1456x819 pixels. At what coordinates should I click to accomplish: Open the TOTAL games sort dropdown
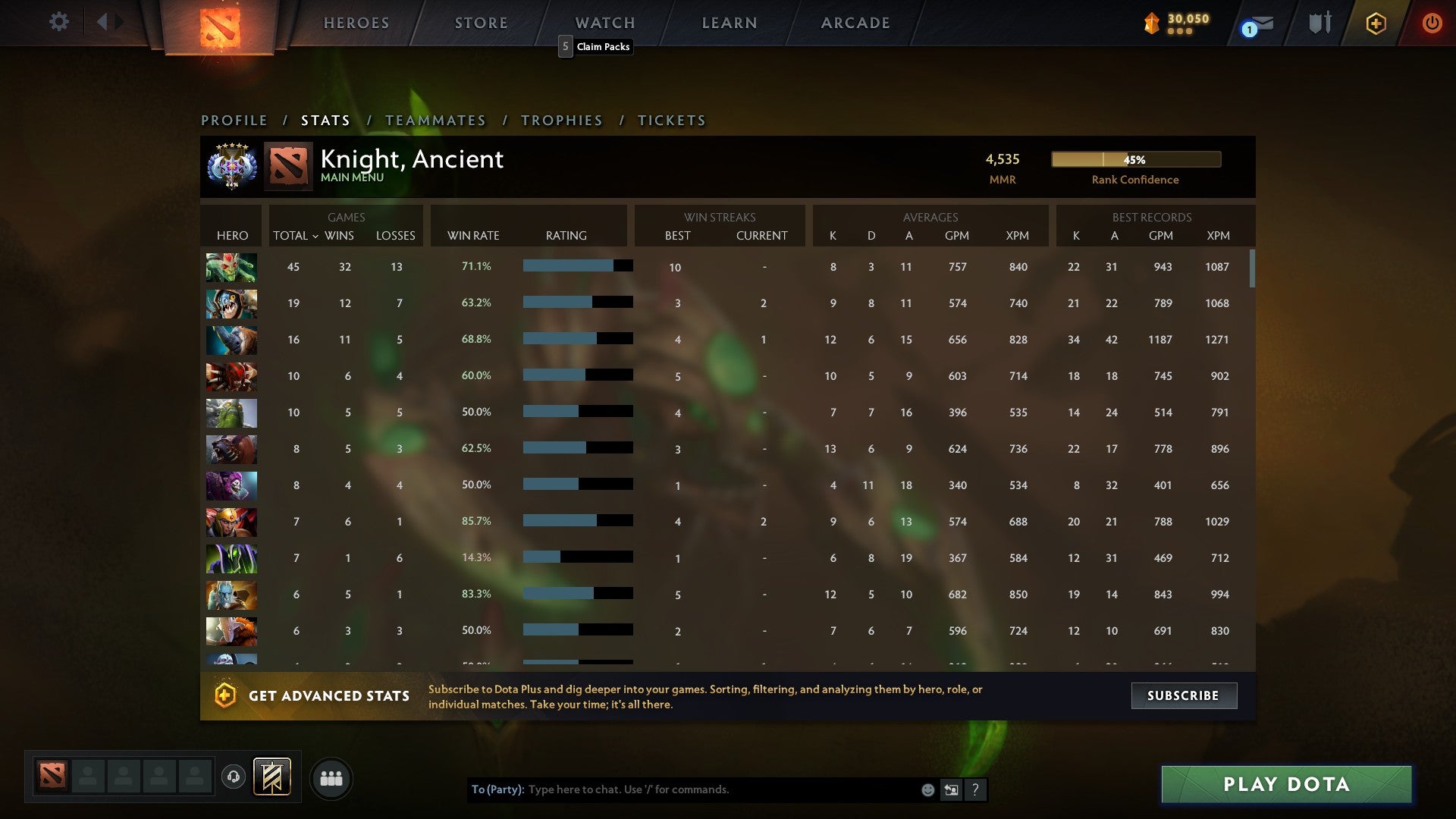click(294, 236)
